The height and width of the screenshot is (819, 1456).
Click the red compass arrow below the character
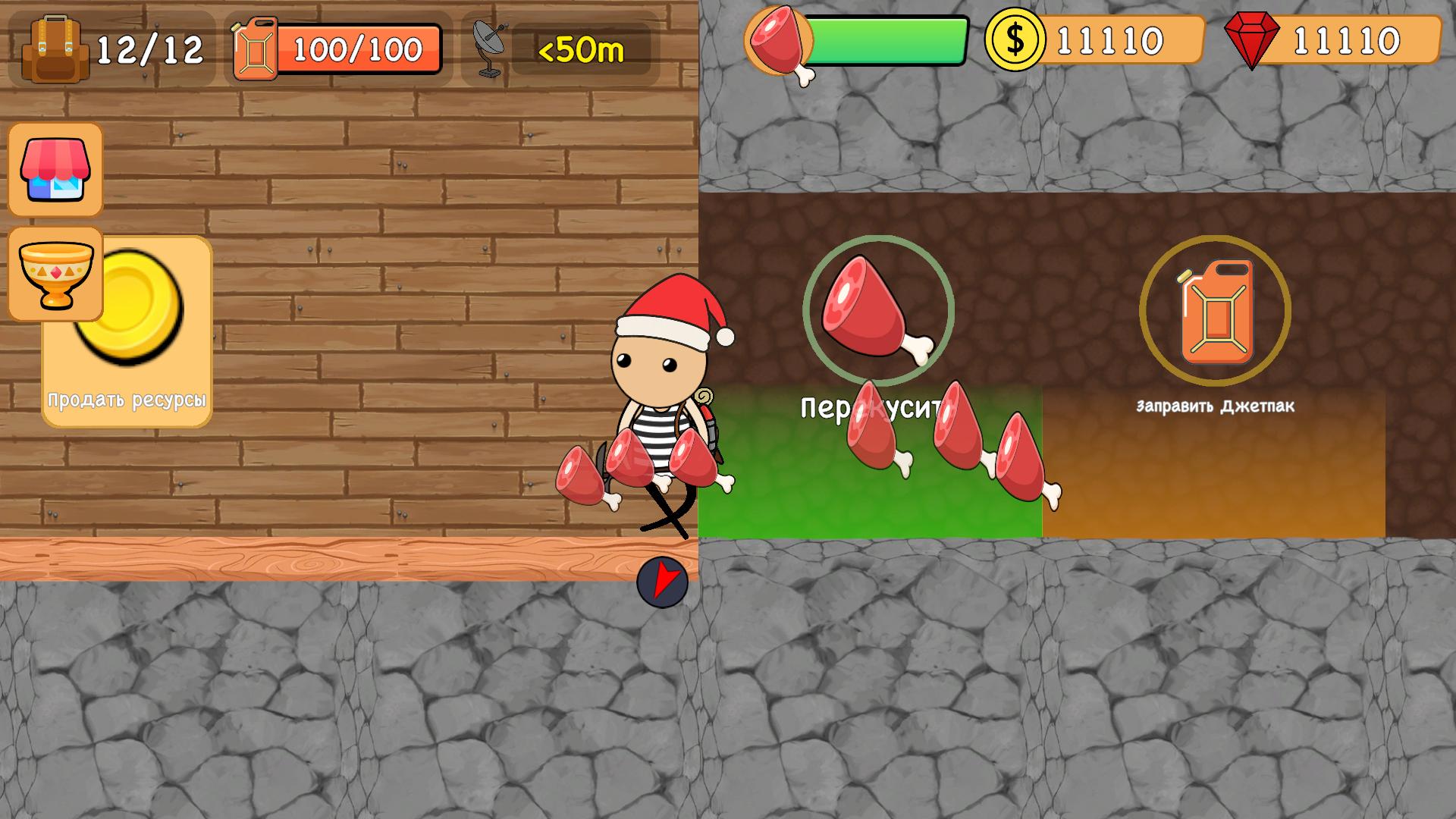[661, 582]
